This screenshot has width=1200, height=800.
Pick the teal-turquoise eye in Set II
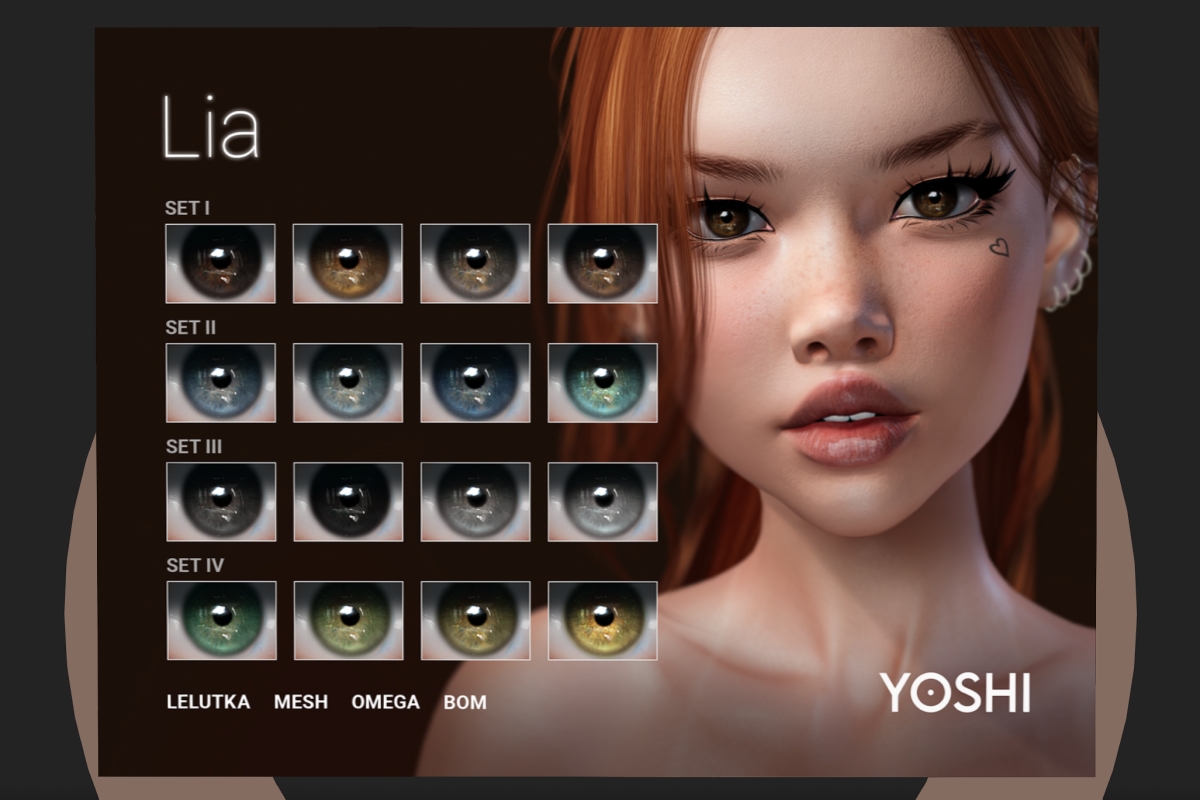602,382
